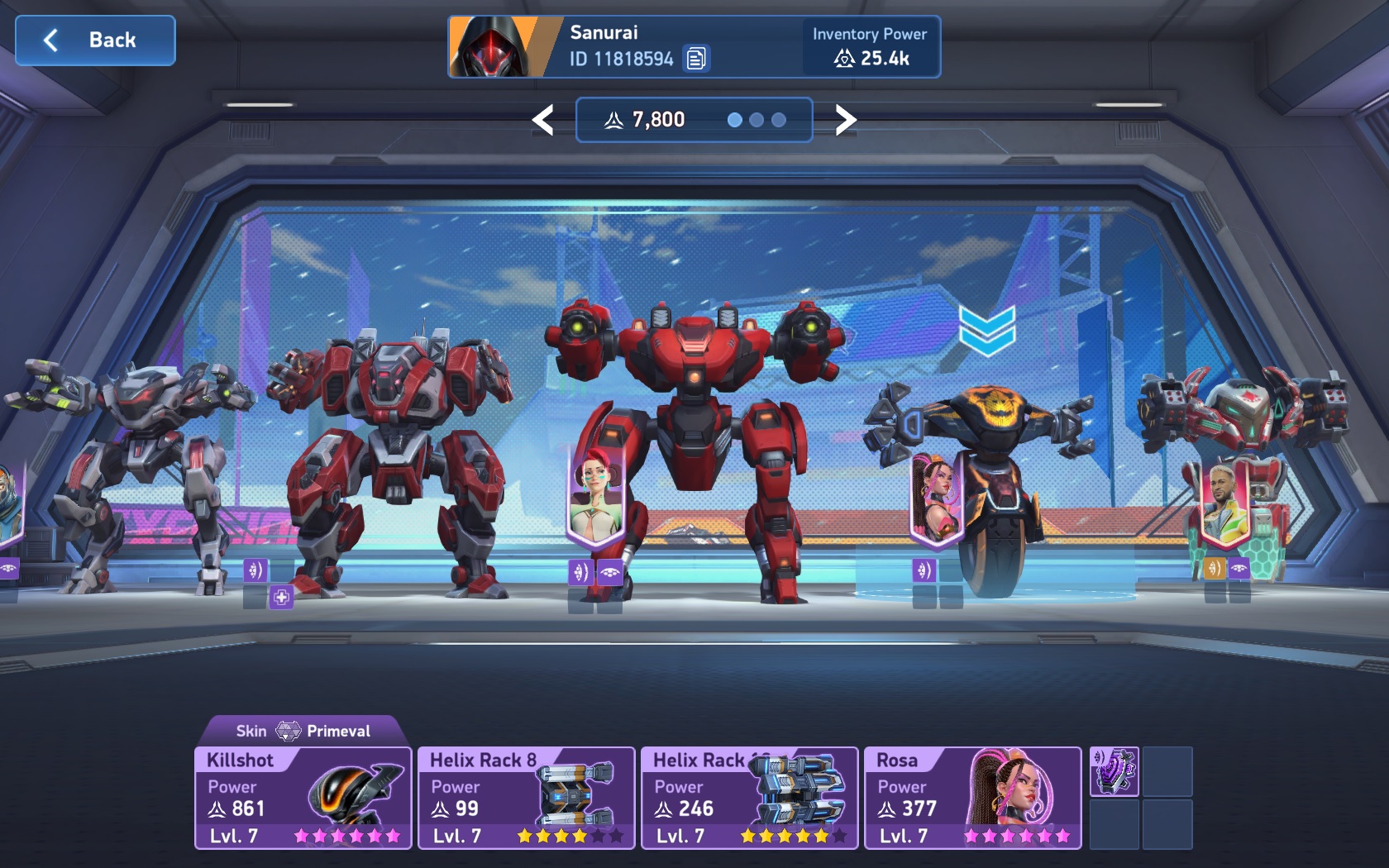The image size is (1389, 868).
Task: Select the green-haired pilot portrait
Action: coord(594,498)
